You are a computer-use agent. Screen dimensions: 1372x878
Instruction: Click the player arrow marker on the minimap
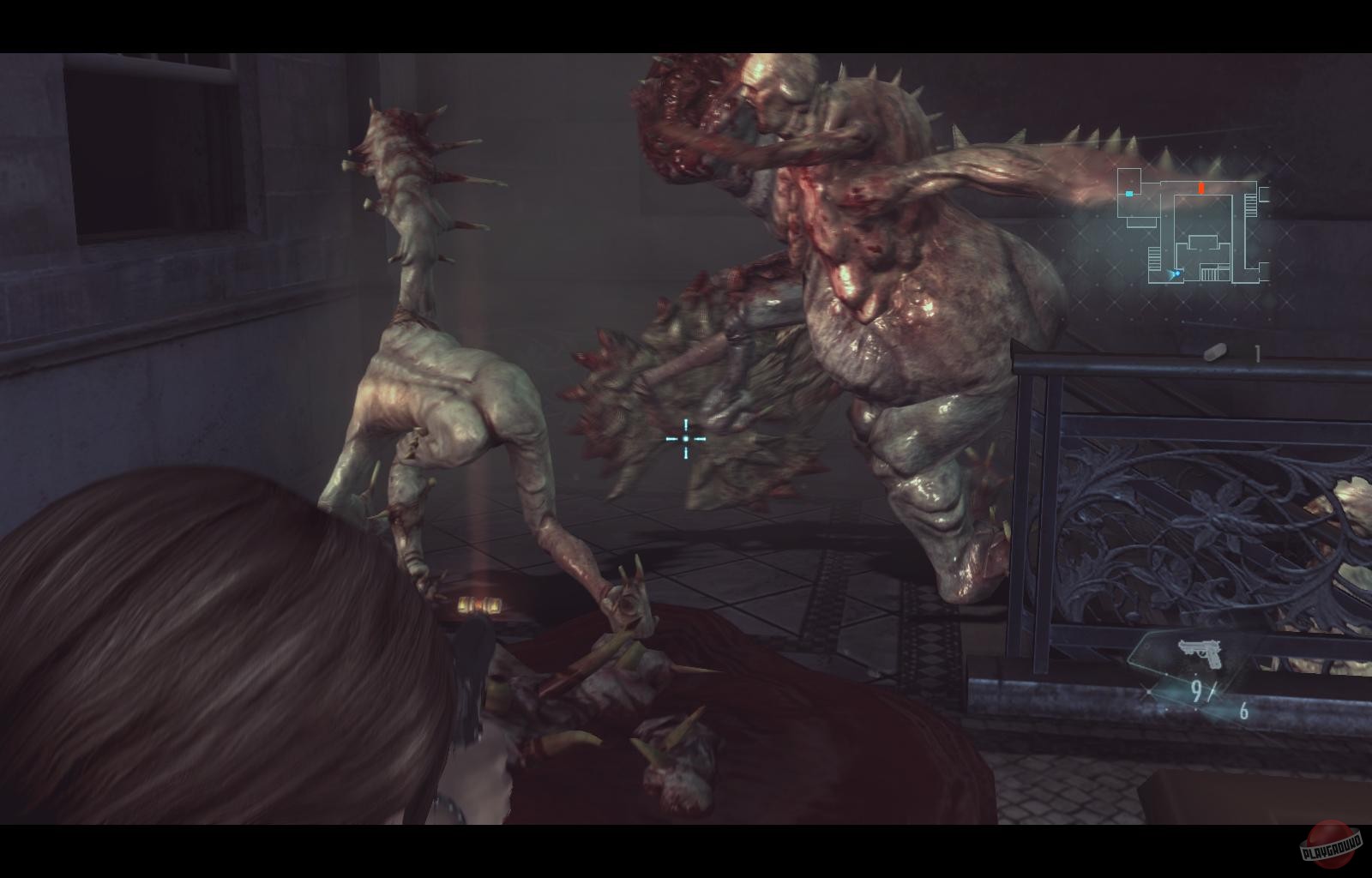tap(1175, 274)
